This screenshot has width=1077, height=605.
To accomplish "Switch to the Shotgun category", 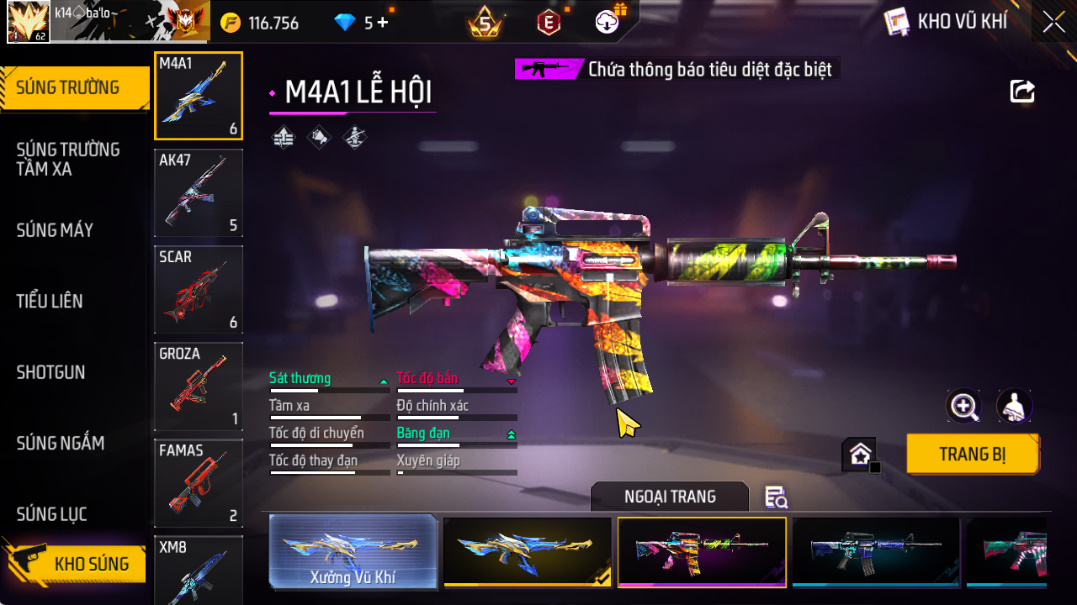I will point(51,372).
